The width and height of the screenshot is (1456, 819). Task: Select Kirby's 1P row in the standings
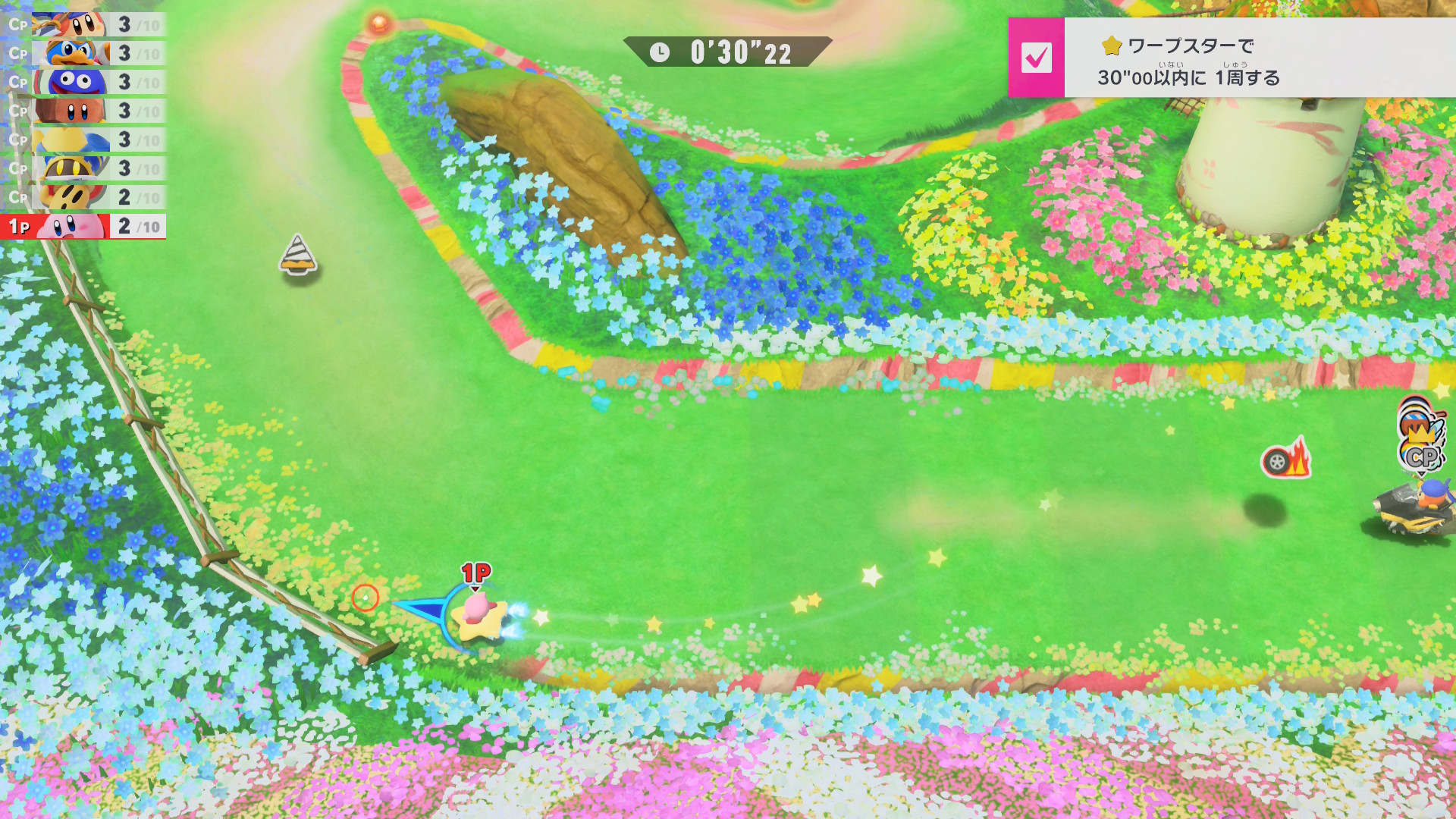(x=83, y=226)
